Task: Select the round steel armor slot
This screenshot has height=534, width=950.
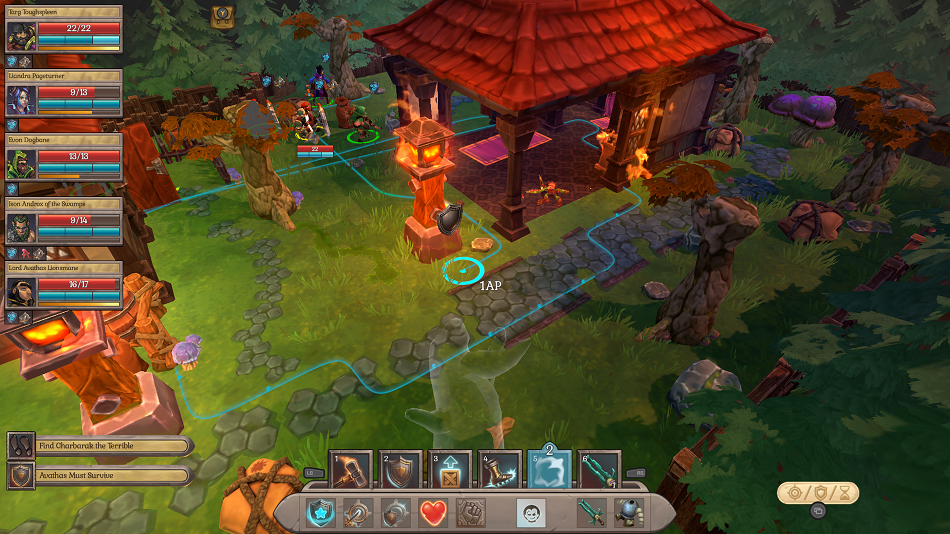Action: point(629,512)
